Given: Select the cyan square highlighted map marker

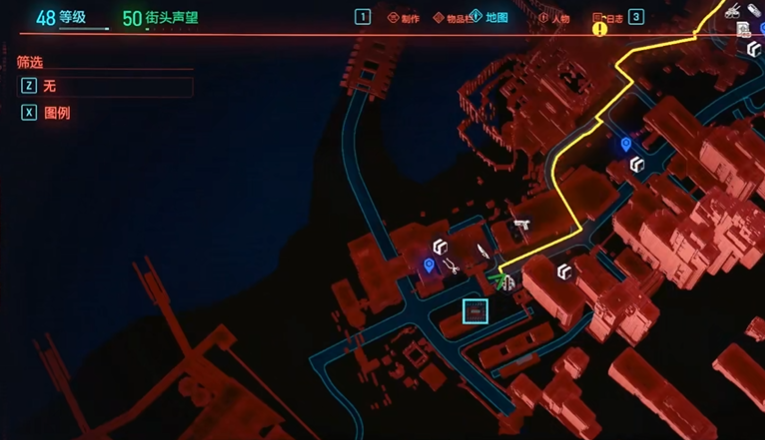Looking at the screenshot, I should [475, 311].
